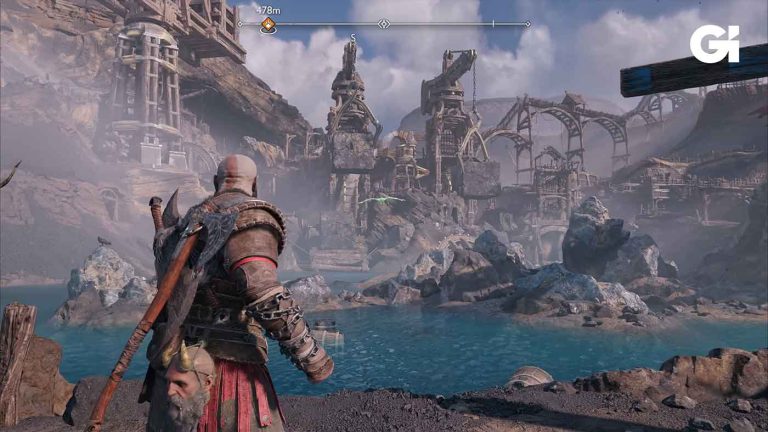Click the South heading on the compass

pos(353,36)
